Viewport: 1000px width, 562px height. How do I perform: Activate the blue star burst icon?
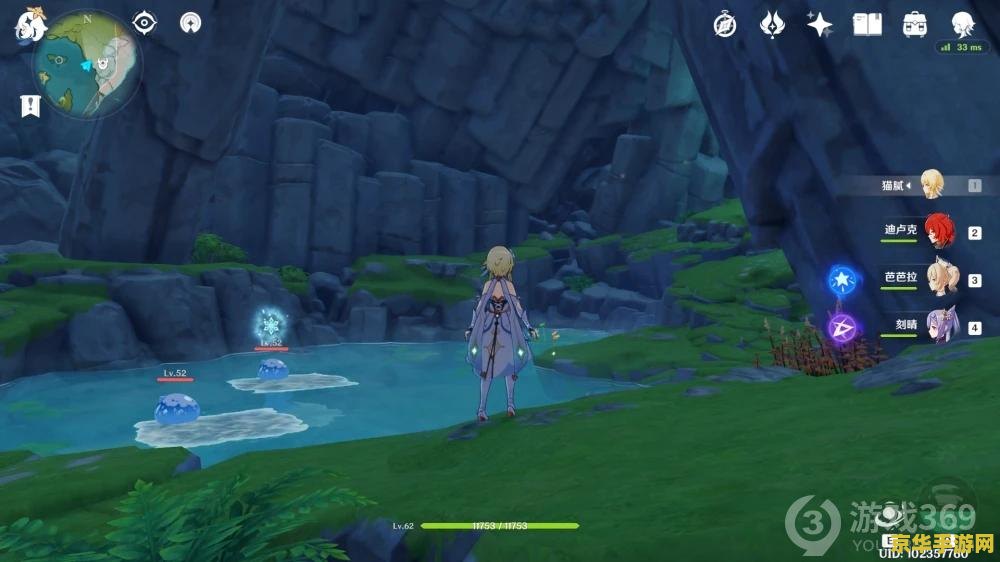843,280
